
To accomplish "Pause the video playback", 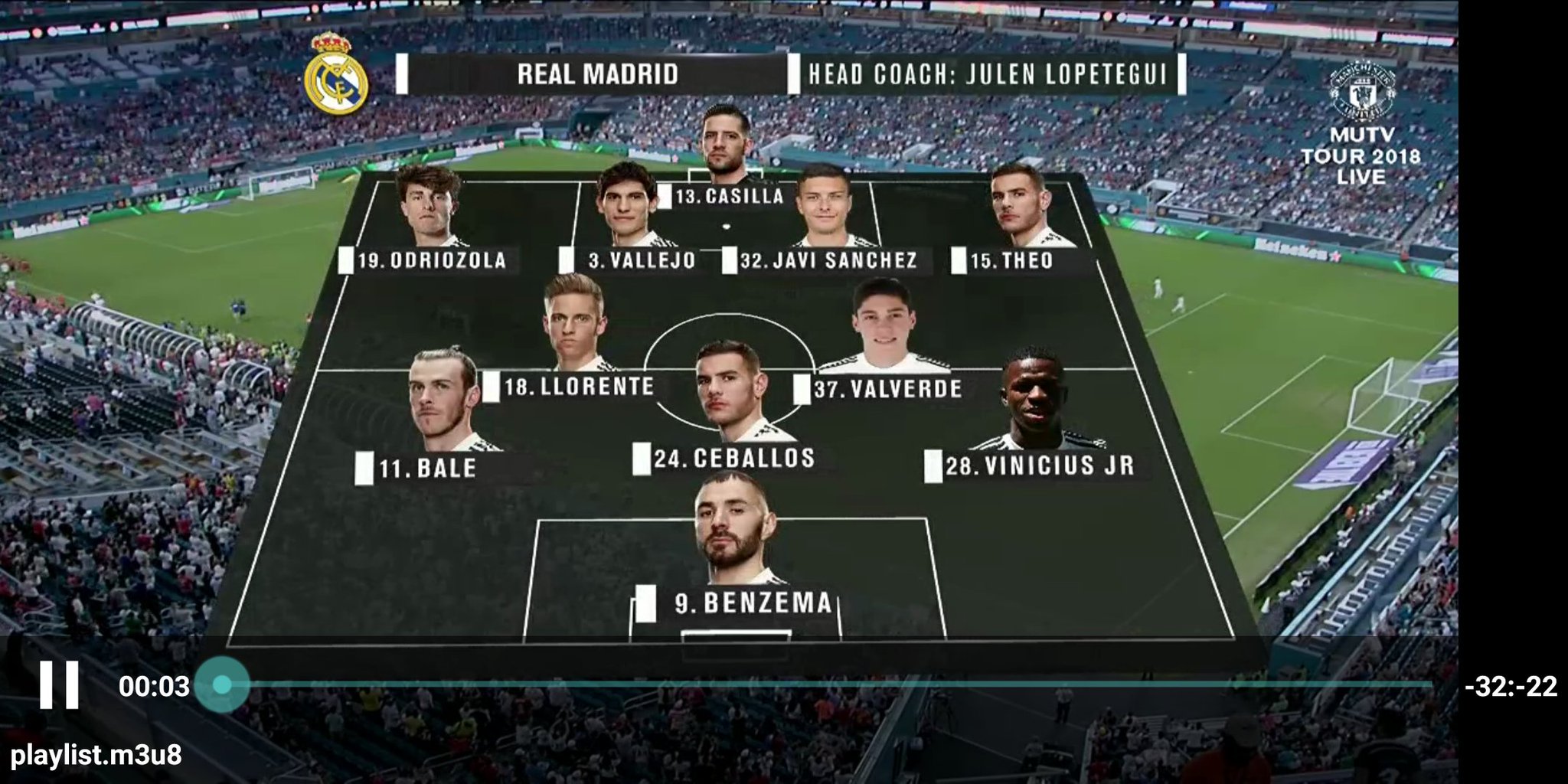I will pyautogui.click(x=60, y=684).
